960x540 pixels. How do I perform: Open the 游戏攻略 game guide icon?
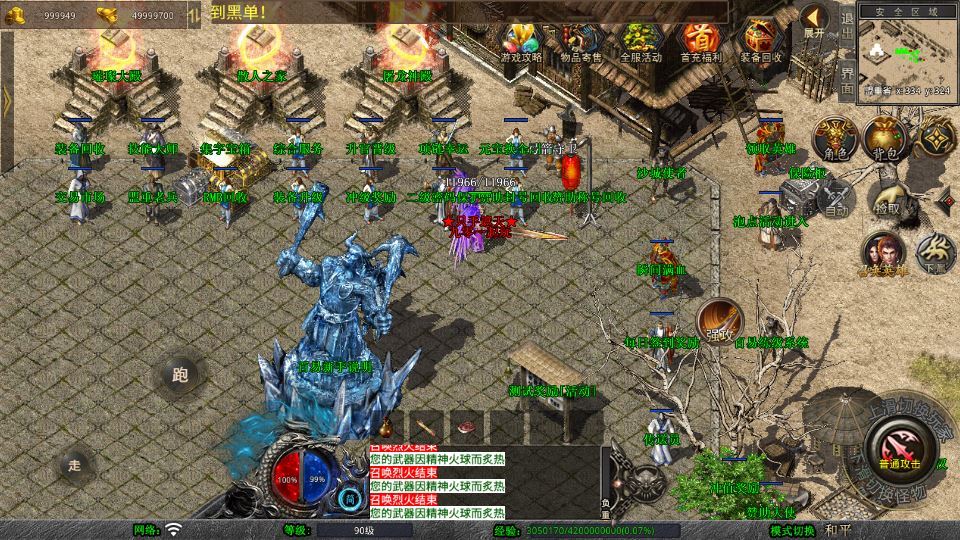521,40
